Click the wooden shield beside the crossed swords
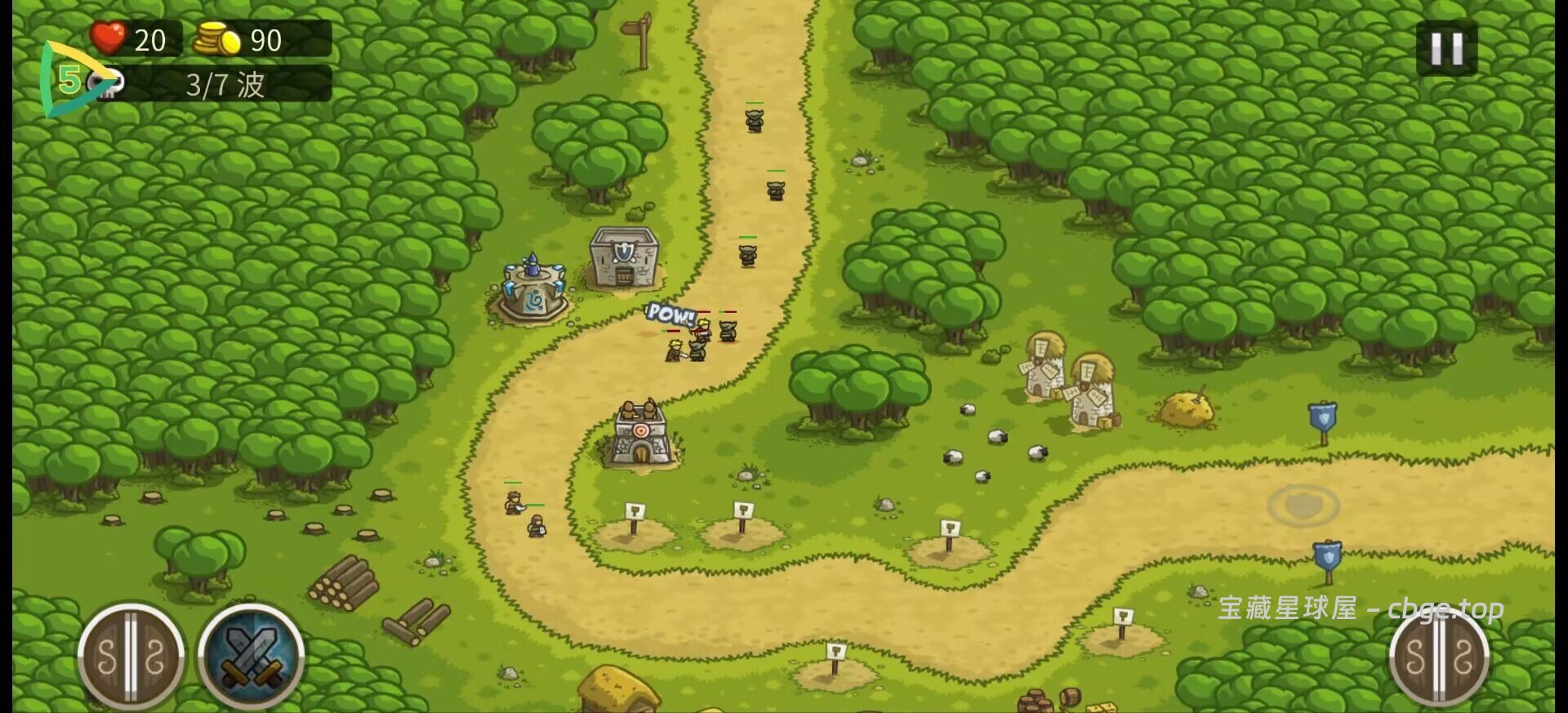Screen dimensions: 1568x713 click(x=131, y=657)
